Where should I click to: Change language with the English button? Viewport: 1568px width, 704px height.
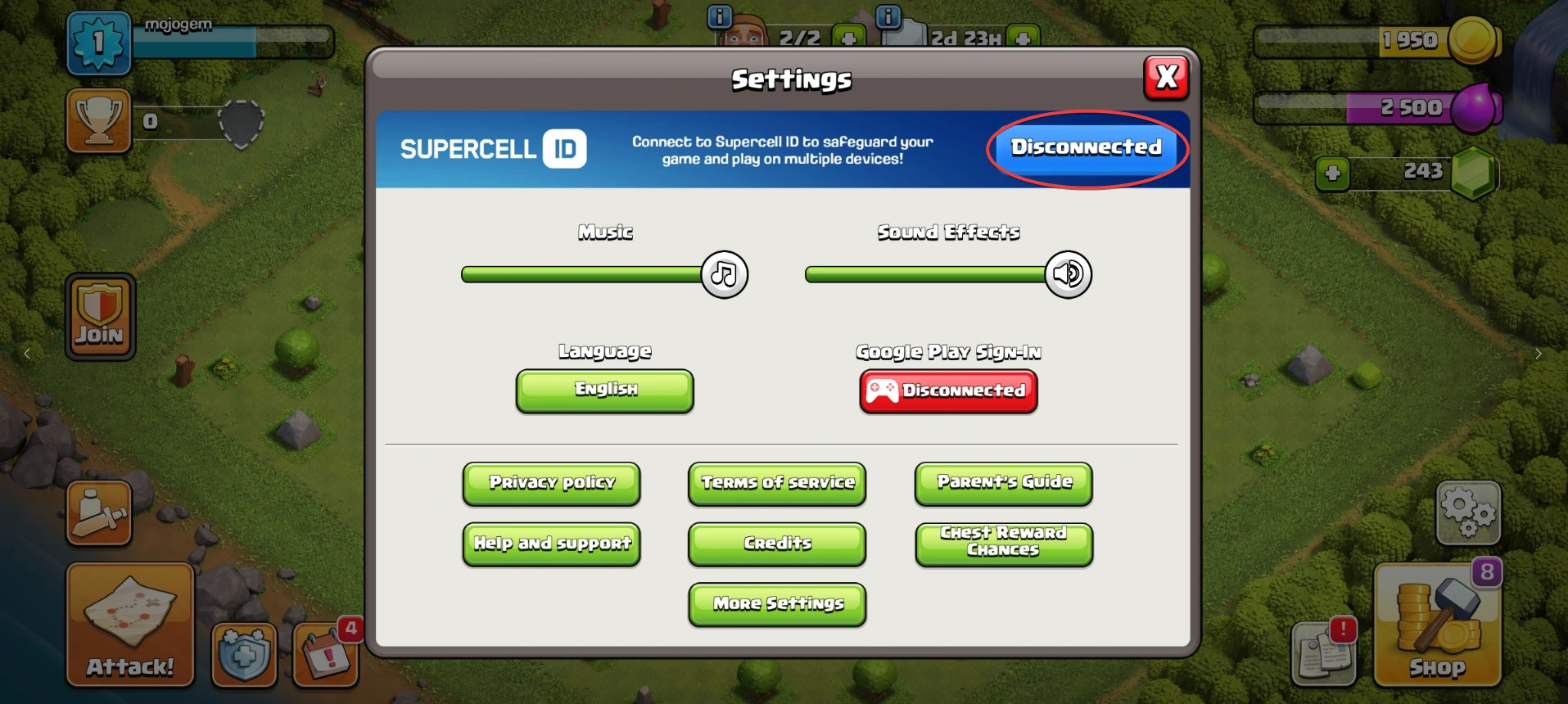(605, 390)
